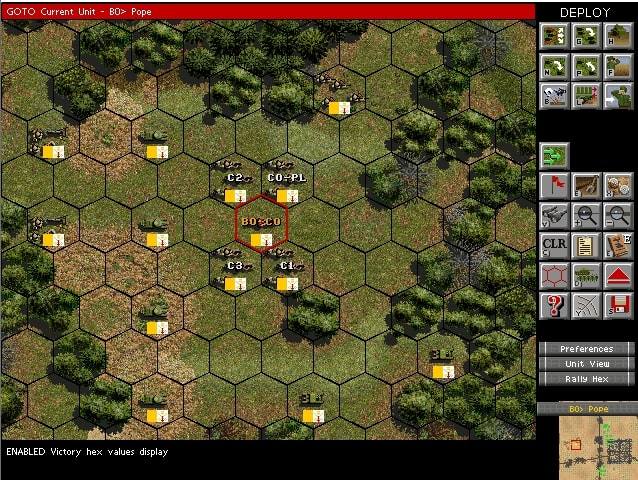Select the C1 unit counter
638x480 pixels.
pyautogui.click(x=287, y=272)
